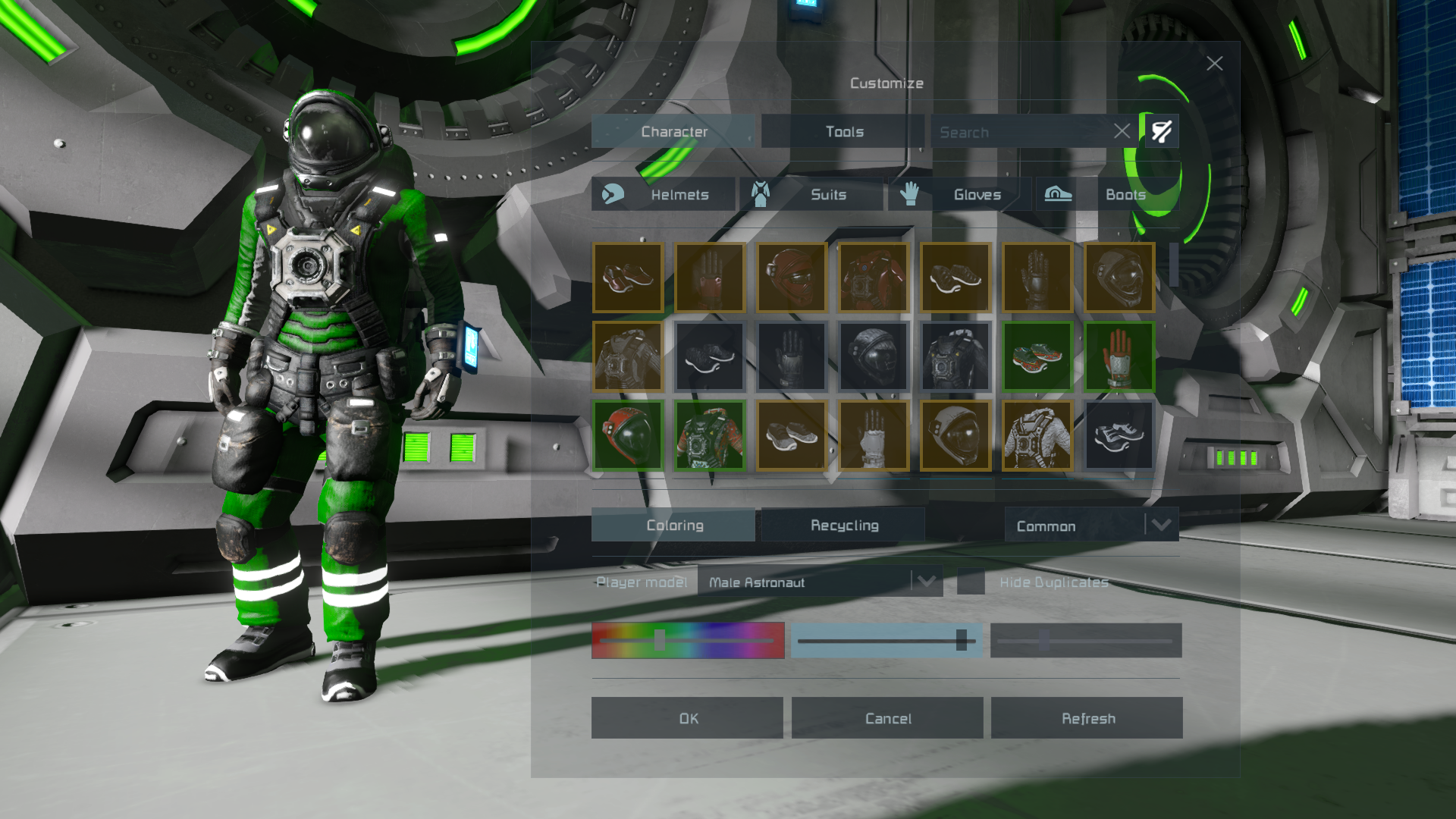Confirm with the OK button
Image resolution: width=1456 pixels, height=819 pixels.
coord(687,718)
